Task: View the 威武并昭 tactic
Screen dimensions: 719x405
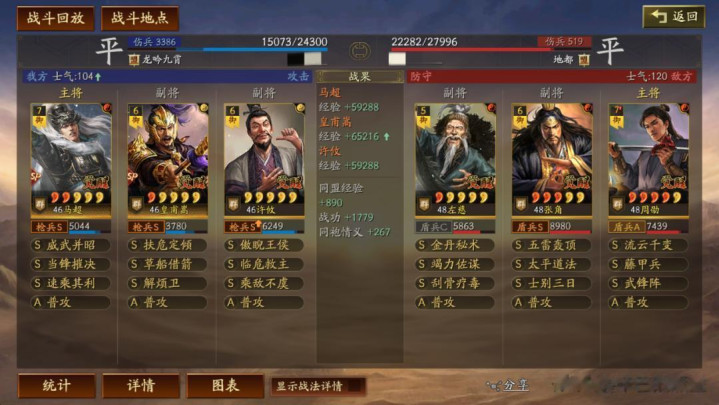Action: [71, 245]
